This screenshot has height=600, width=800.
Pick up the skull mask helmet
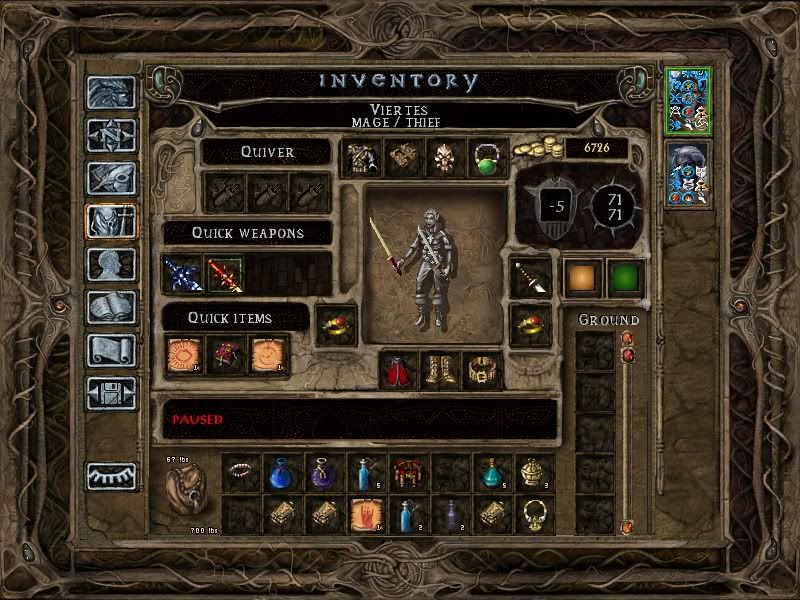click(443, 158)
